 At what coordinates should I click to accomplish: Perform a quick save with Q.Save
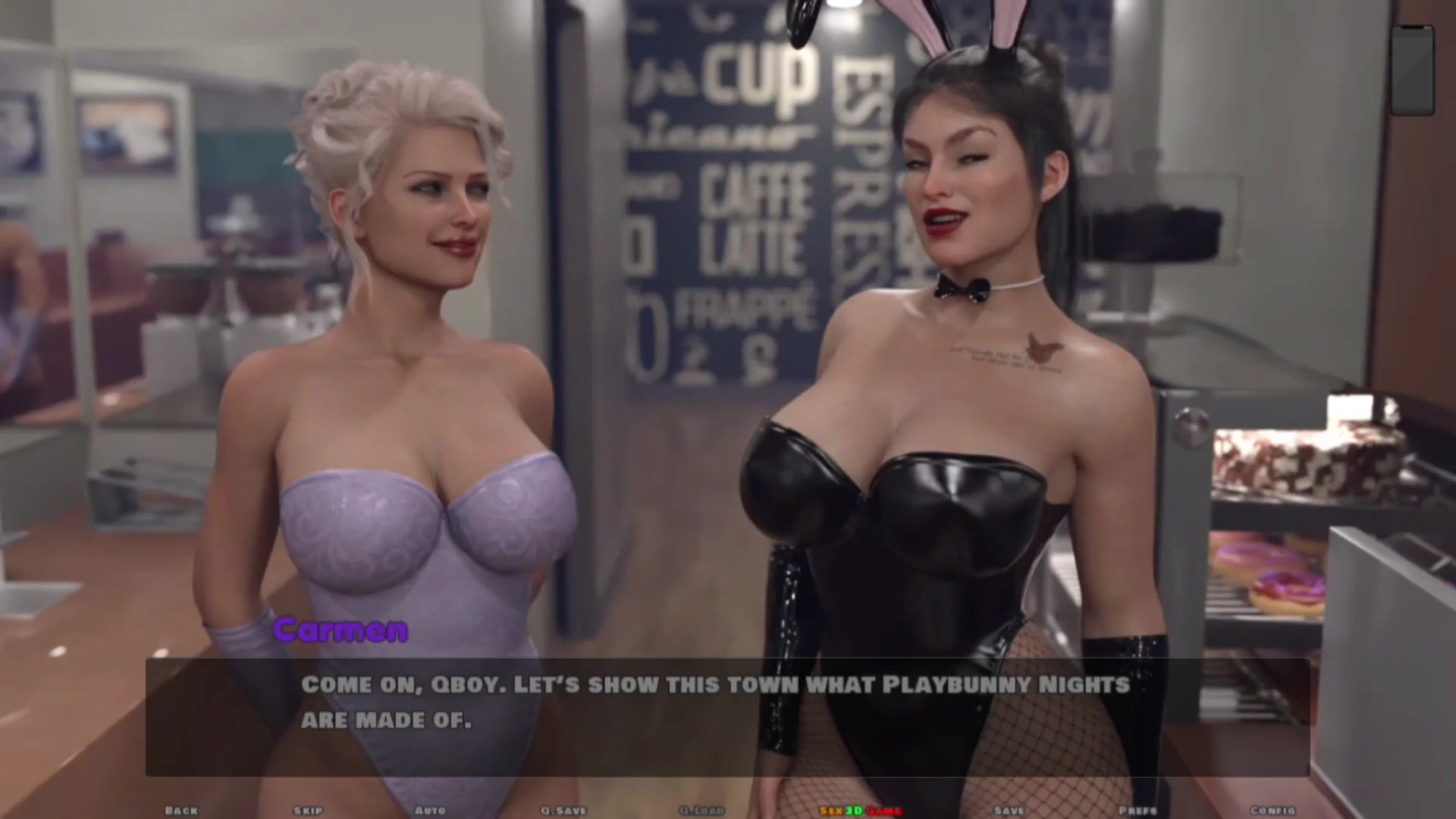pyautogui.click(x=561, y=810)
